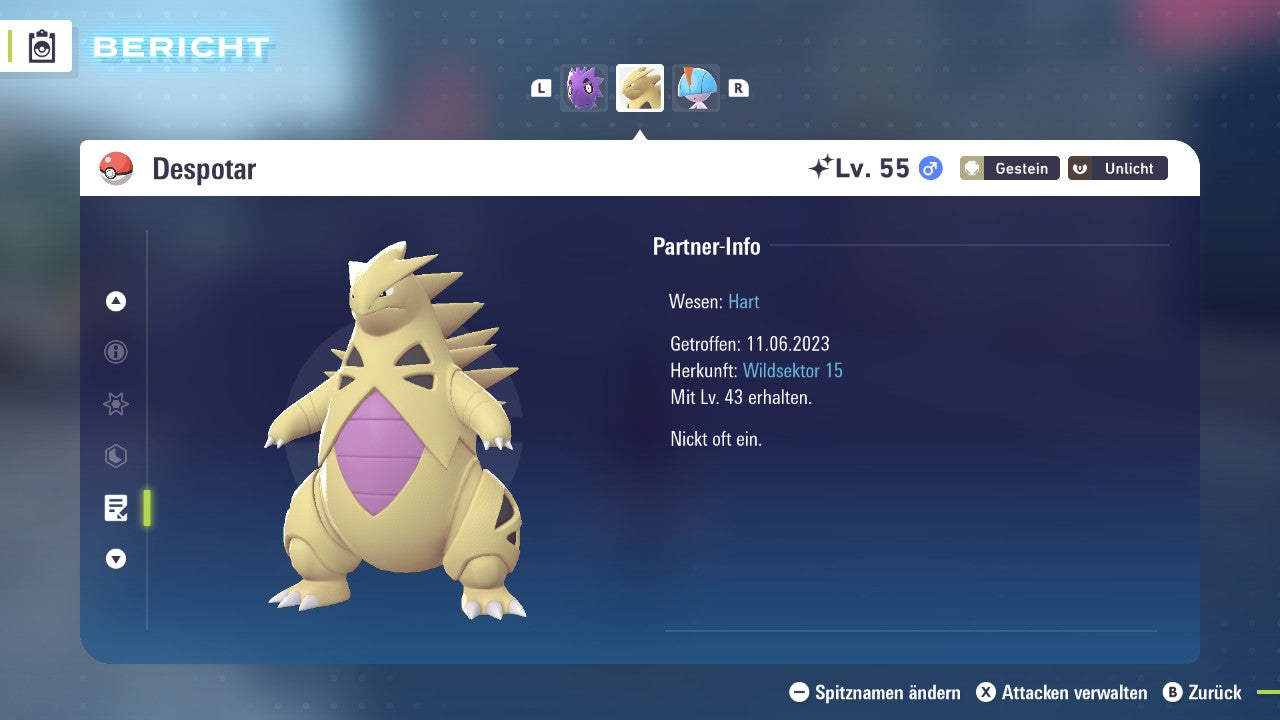Select the notes report icon in sidebar
1280x720 pixels.
(115, 508)
